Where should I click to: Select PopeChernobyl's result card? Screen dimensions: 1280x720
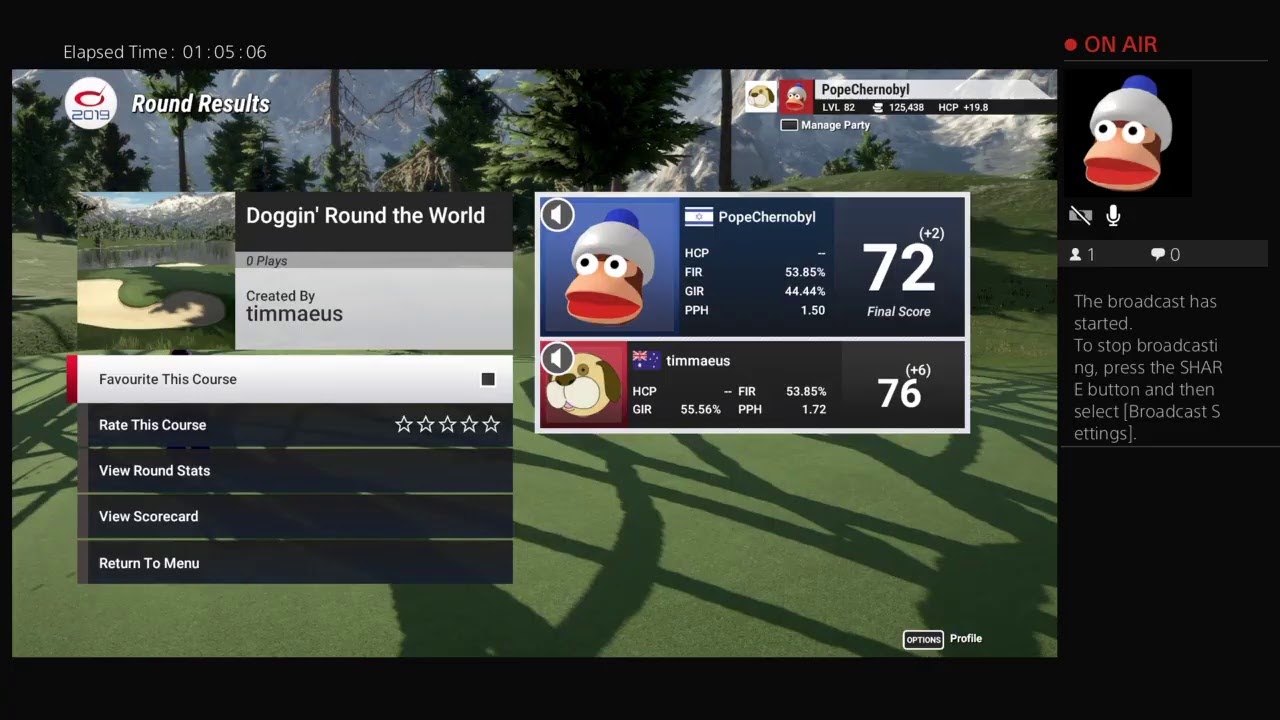pyautogui.click(x=752, y=266)
